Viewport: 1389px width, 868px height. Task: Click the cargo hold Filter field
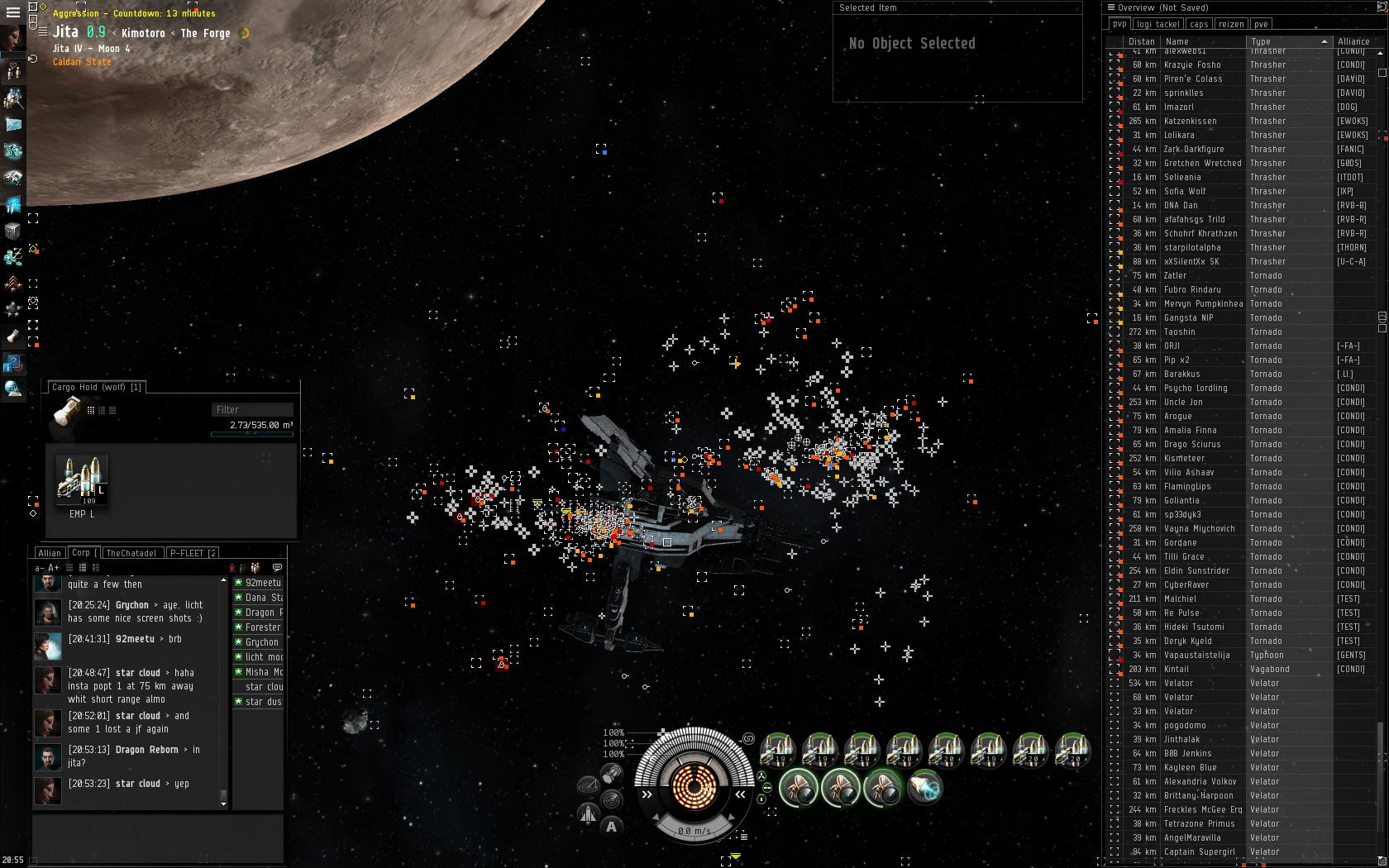tap(252, 409)
